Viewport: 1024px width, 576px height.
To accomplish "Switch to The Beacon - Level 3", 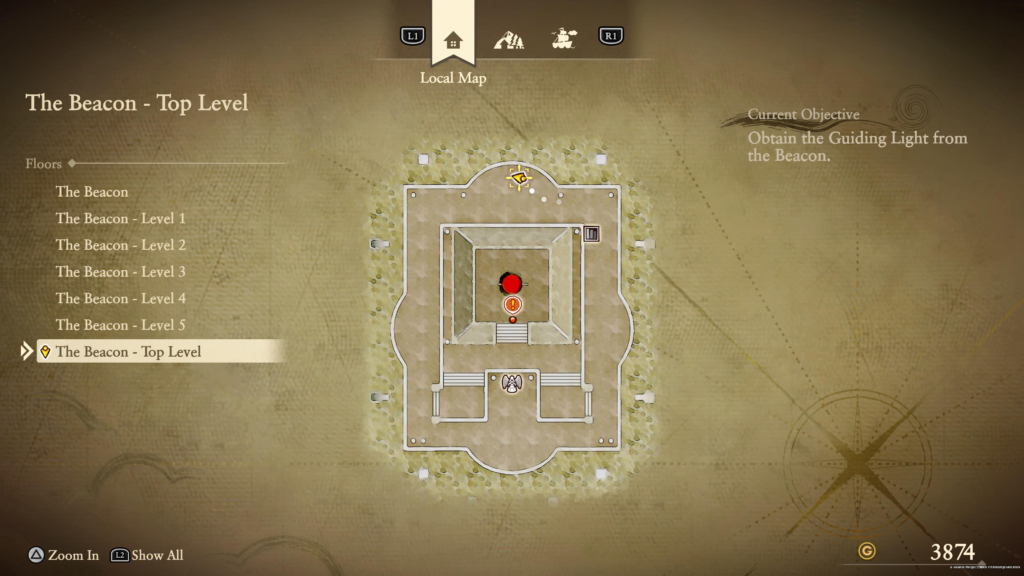I will click(121, 272).
